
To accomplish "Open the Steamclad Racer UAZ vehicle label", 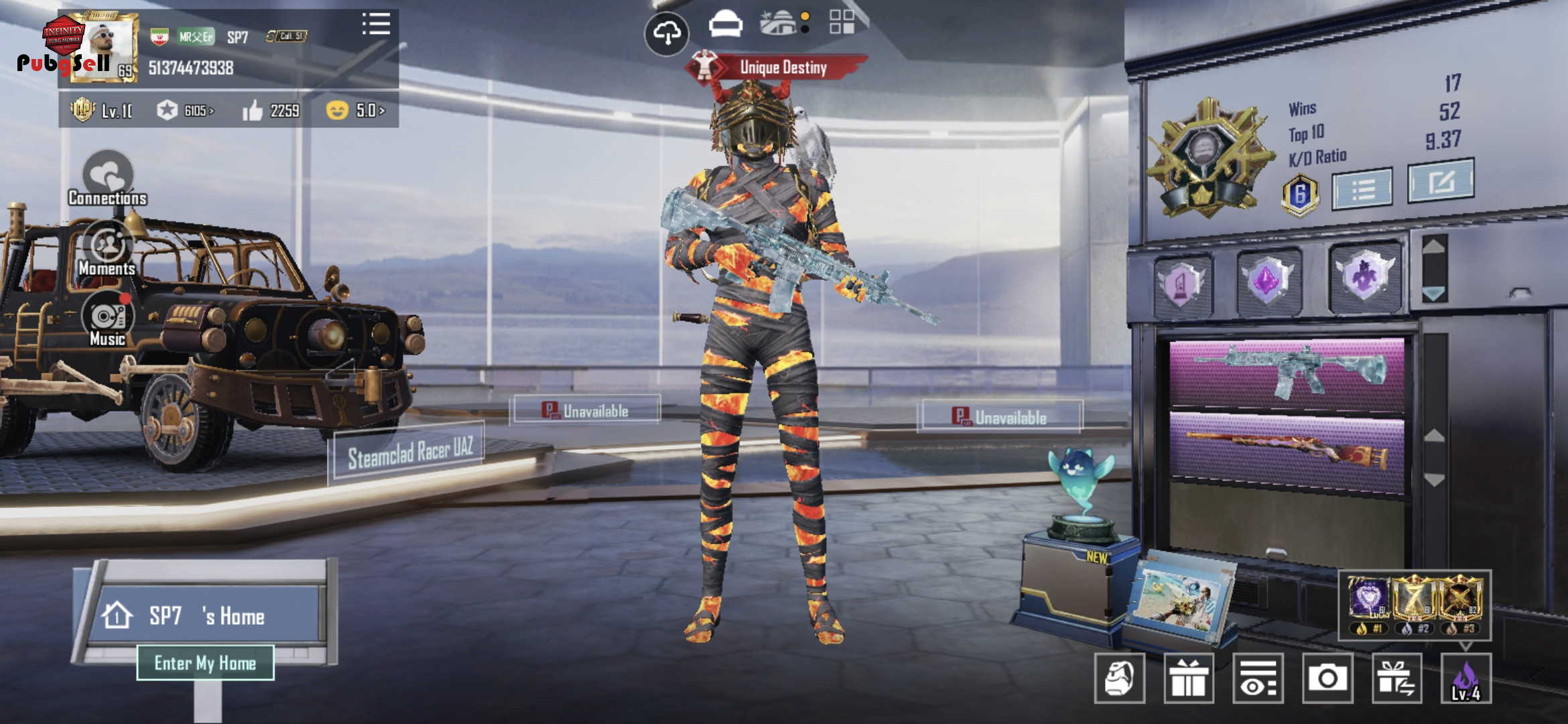I will click(409, 453).
